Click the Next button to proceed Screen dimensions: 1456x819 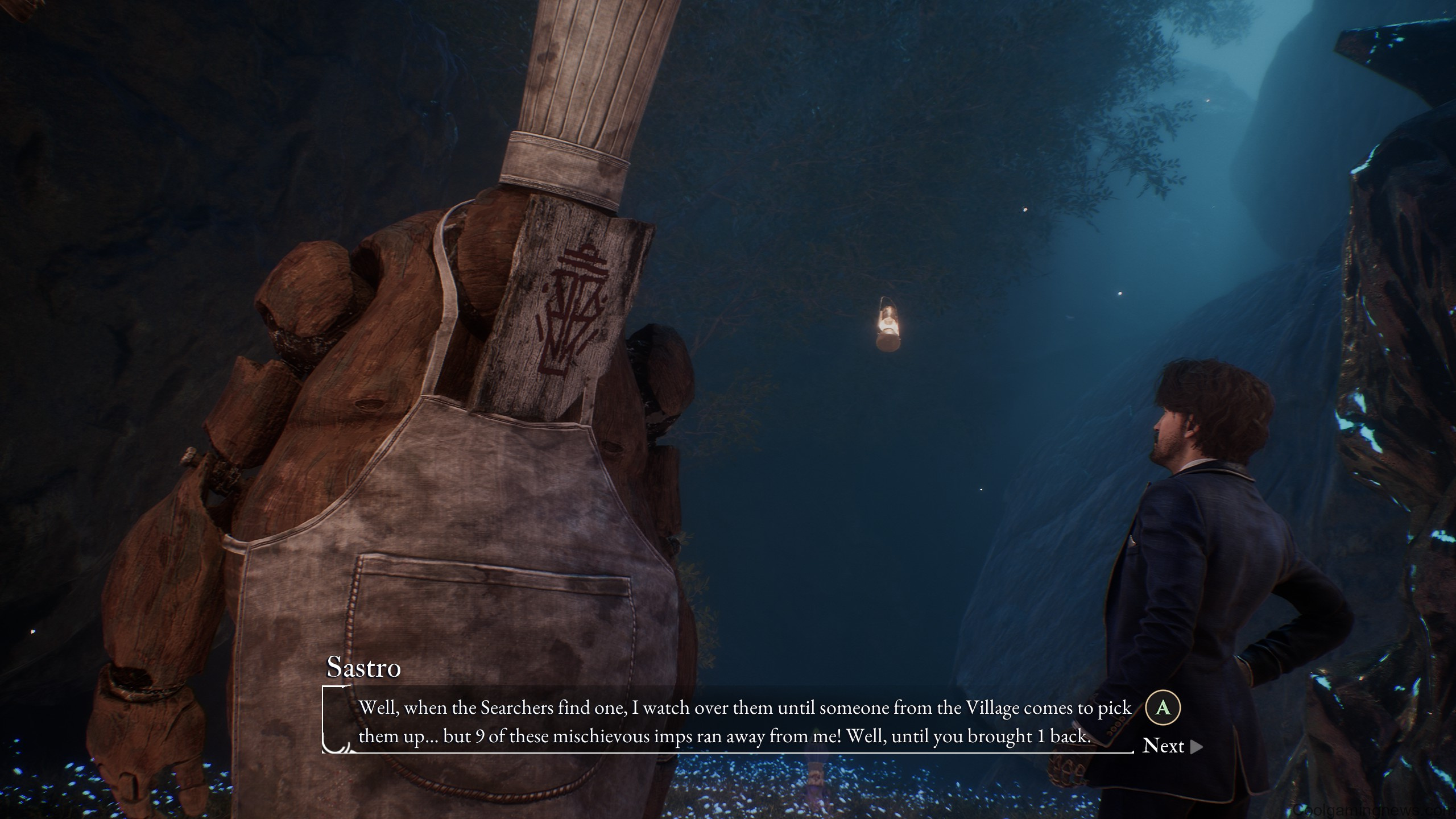coord(1164,746)
